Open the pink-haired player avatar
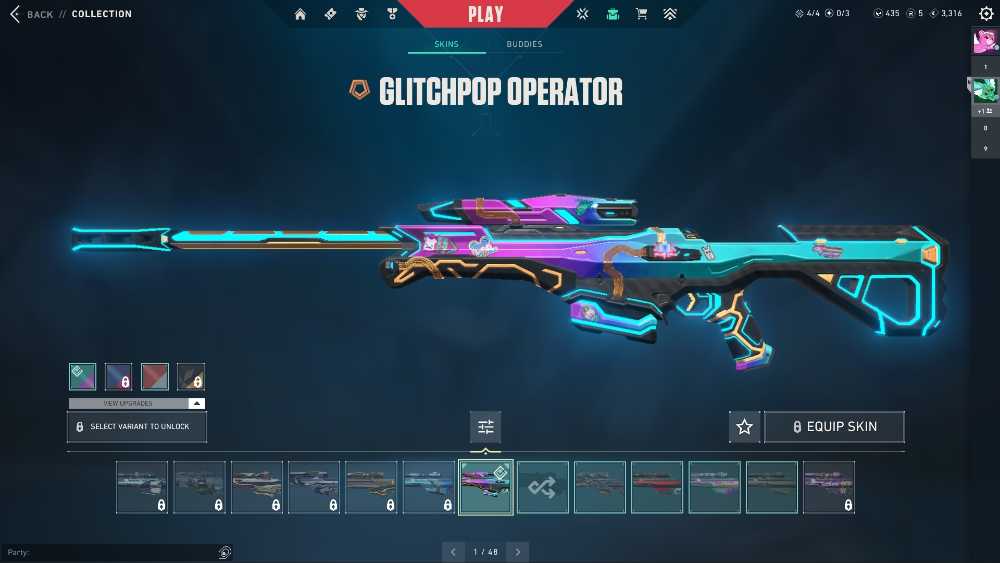The image size is (1000, 563). [984, 41]
